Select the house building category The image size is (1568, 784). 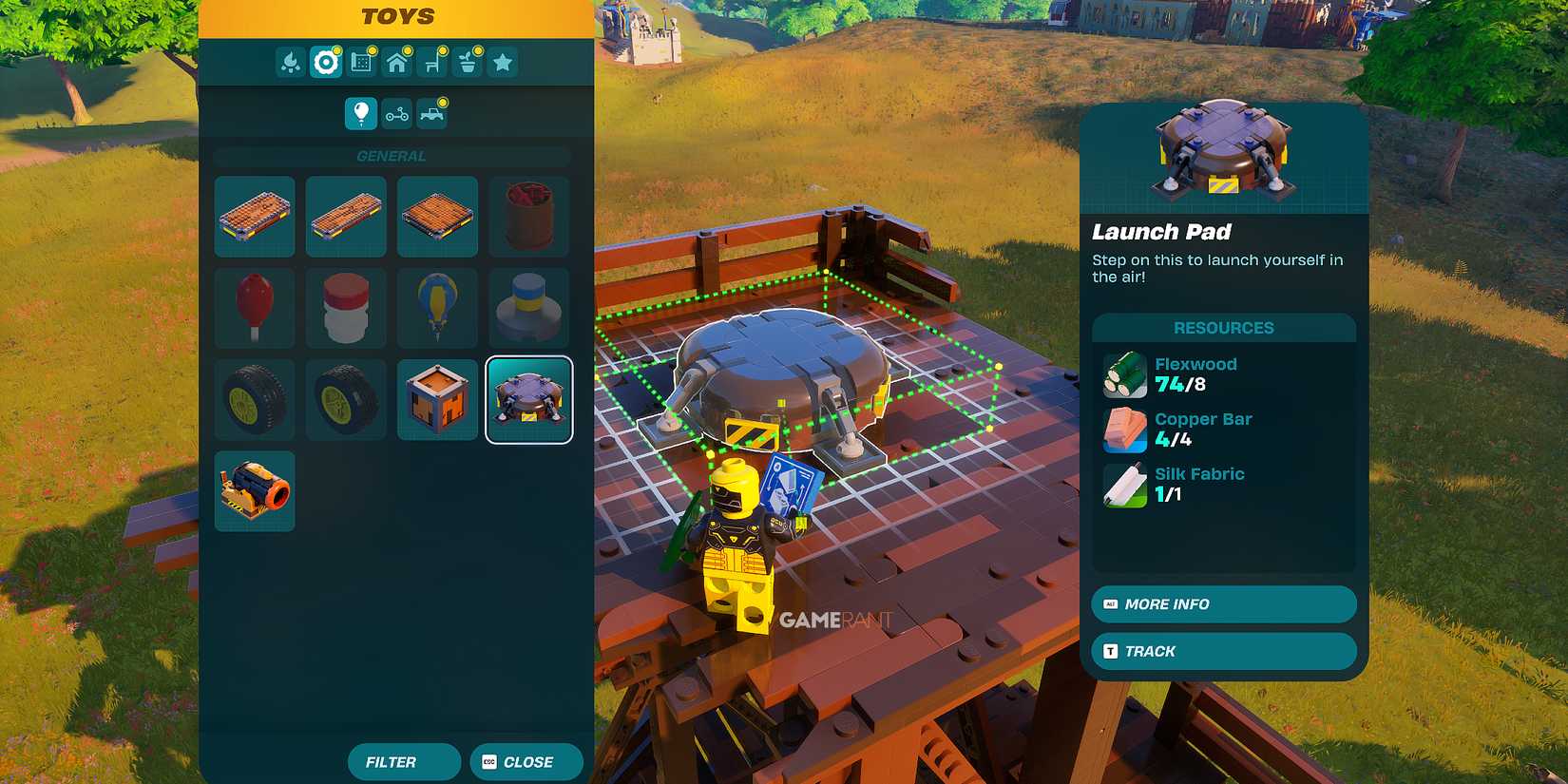pos(396,62)
